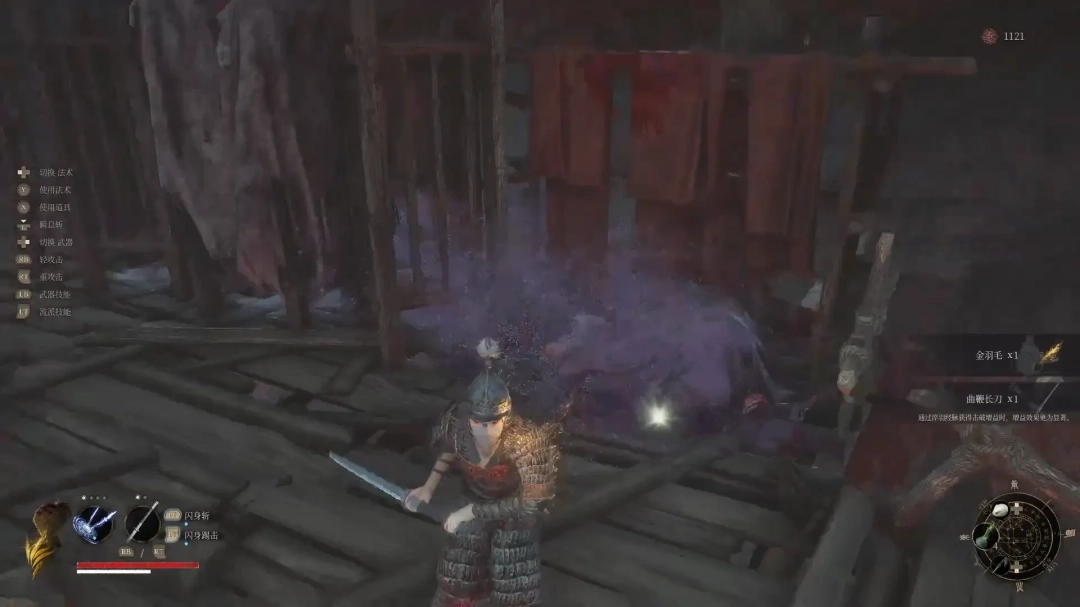Click the red currency icon by 1121
The width and height of the screenshot is (1080, 607).
[988, 37]
